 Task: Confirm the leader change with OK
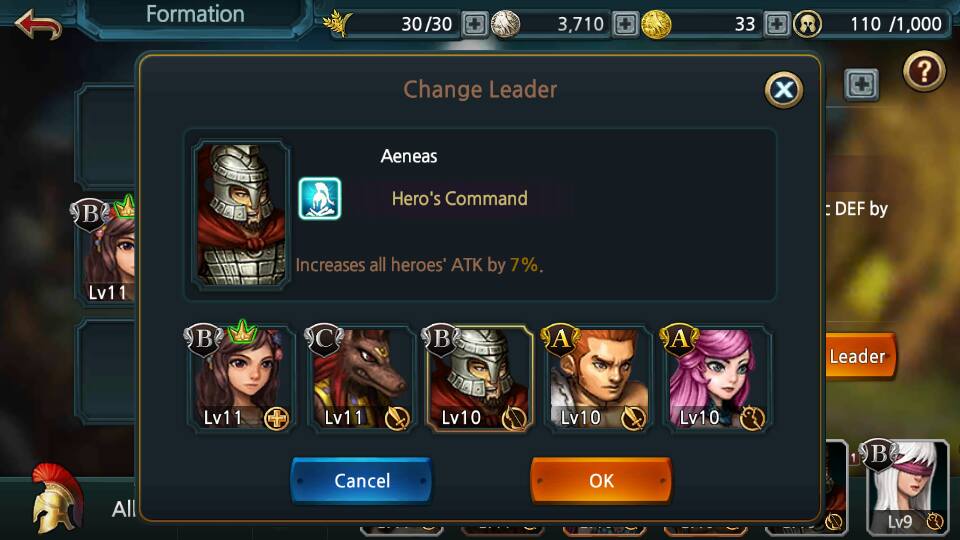(601, 481)
